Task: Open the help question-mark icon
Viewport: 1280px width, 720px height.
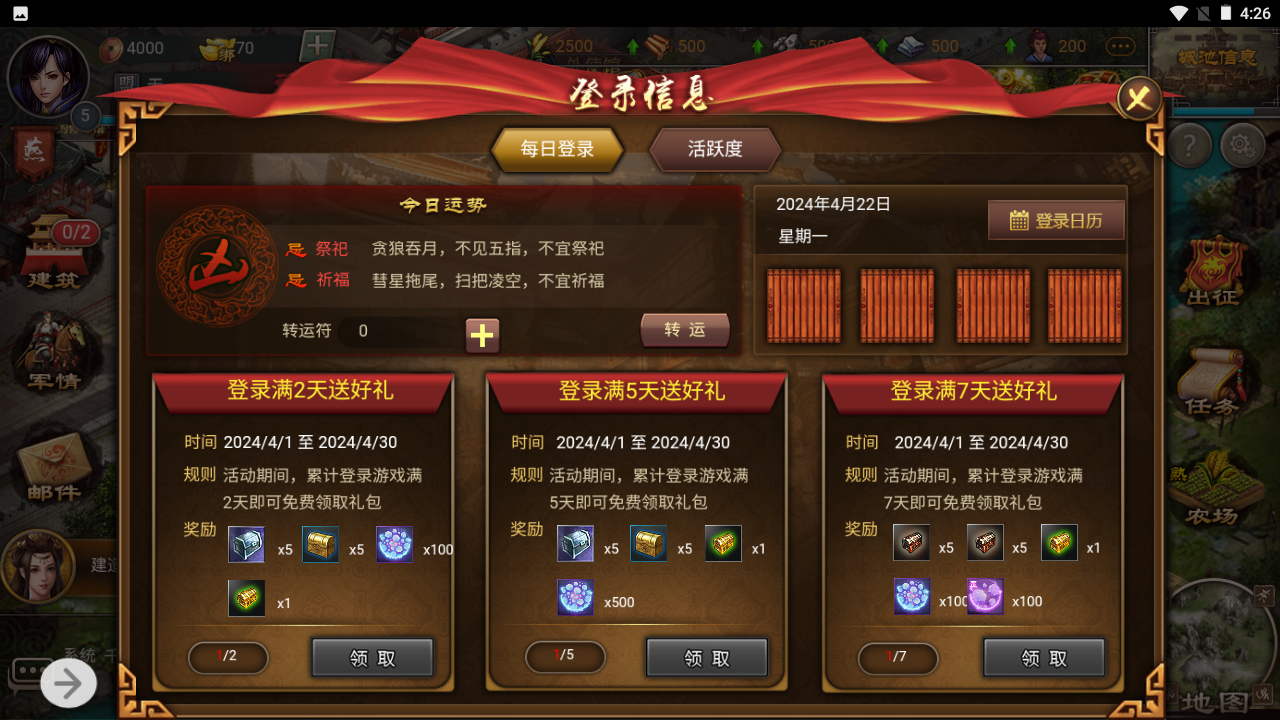Action: point(1189,145)
